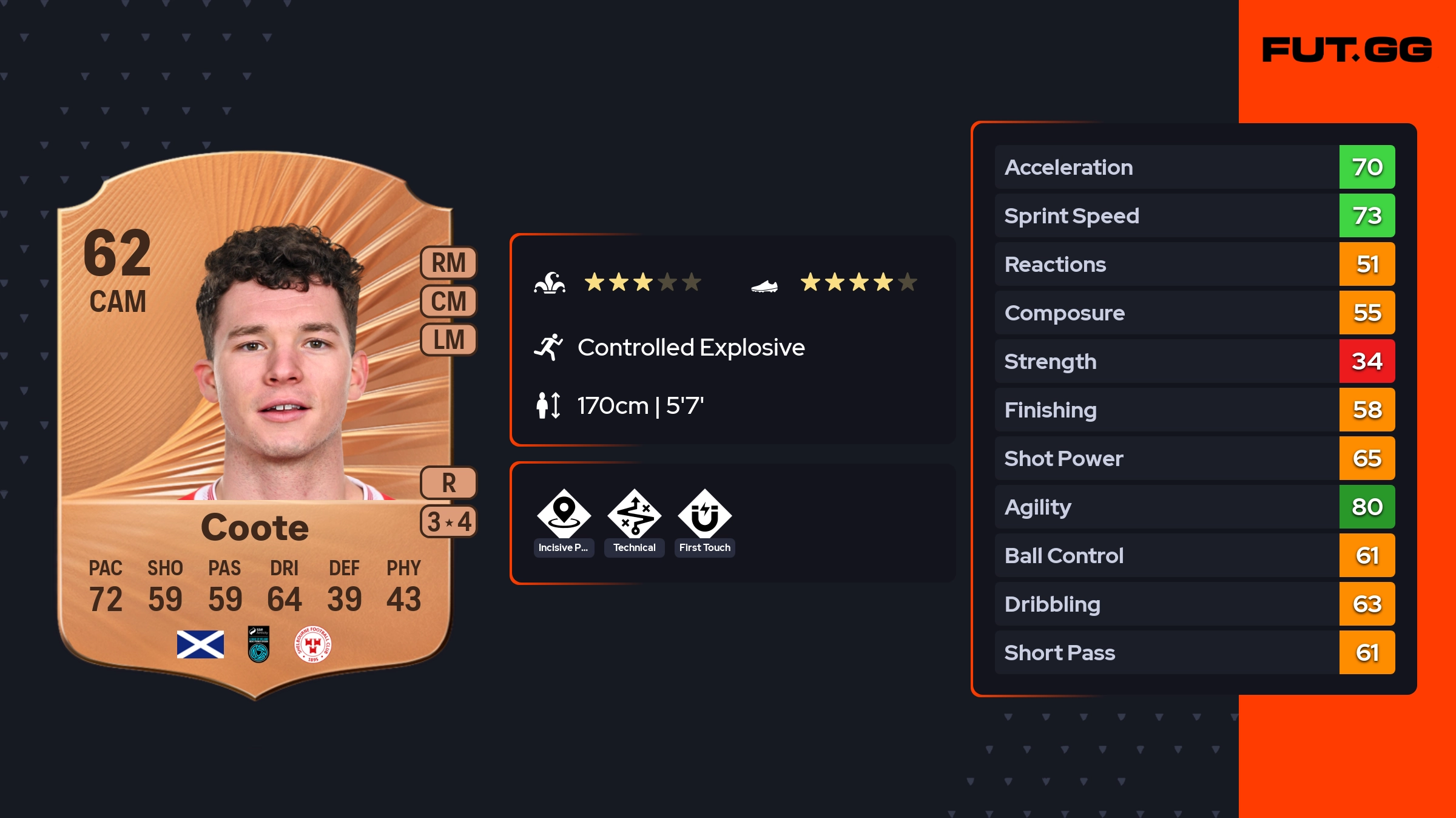Image resolution: width=1456 pixels, height=818 pixels.
Task: Open the First Touch playstyle icon
Action: coord(704,515)
